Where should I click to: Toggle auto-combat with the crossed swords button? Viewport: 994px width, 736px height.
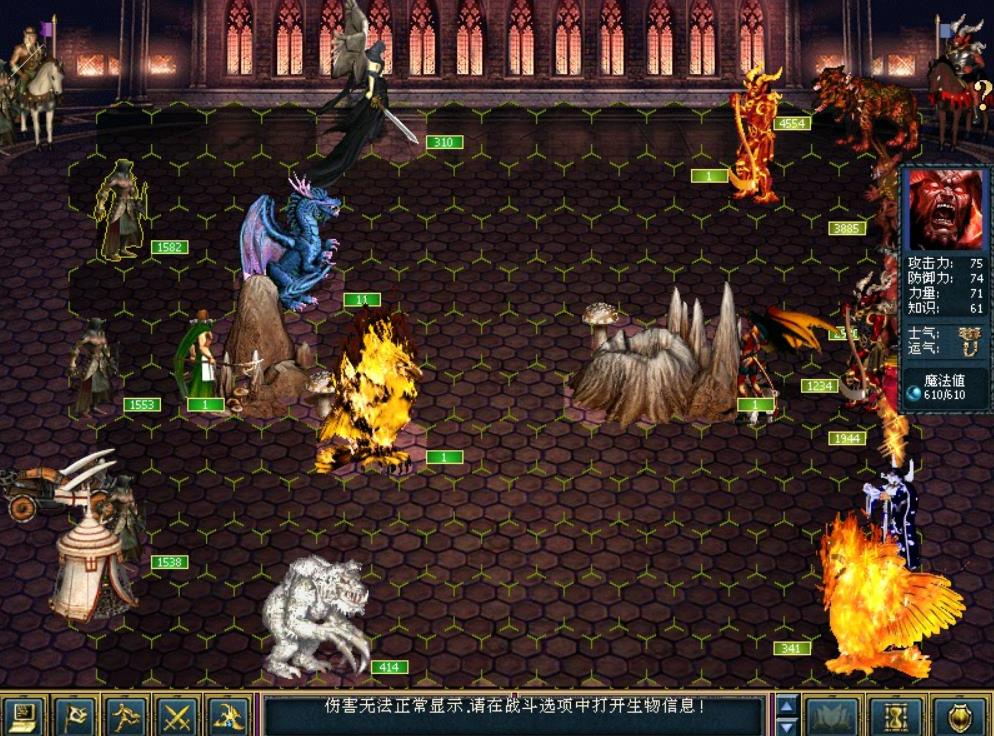pyautogui.click(x=177, y=715)
